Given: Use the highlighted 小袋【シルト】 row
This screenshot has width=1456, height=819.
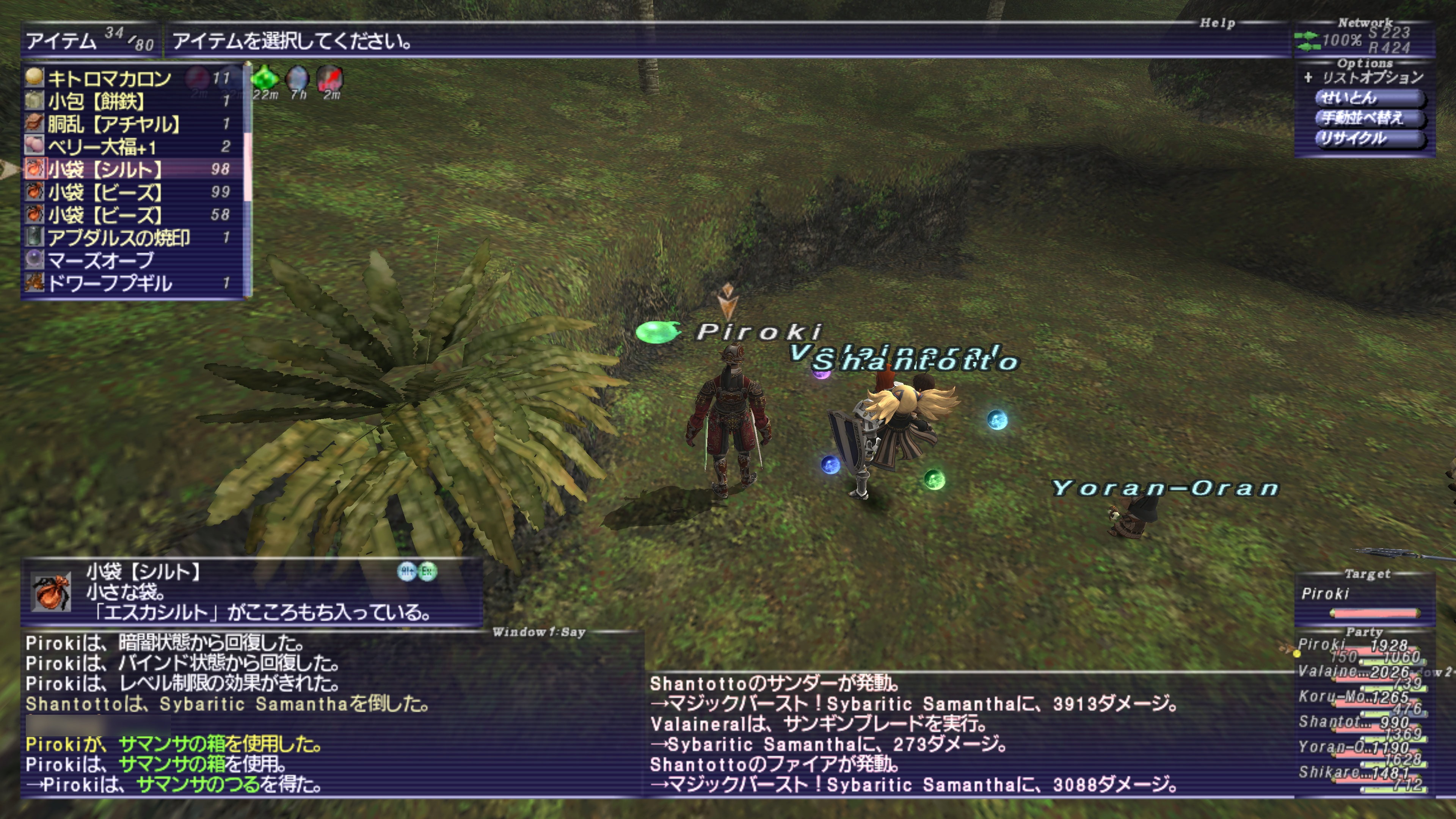Looking at the screenshot, I should 105,169.
